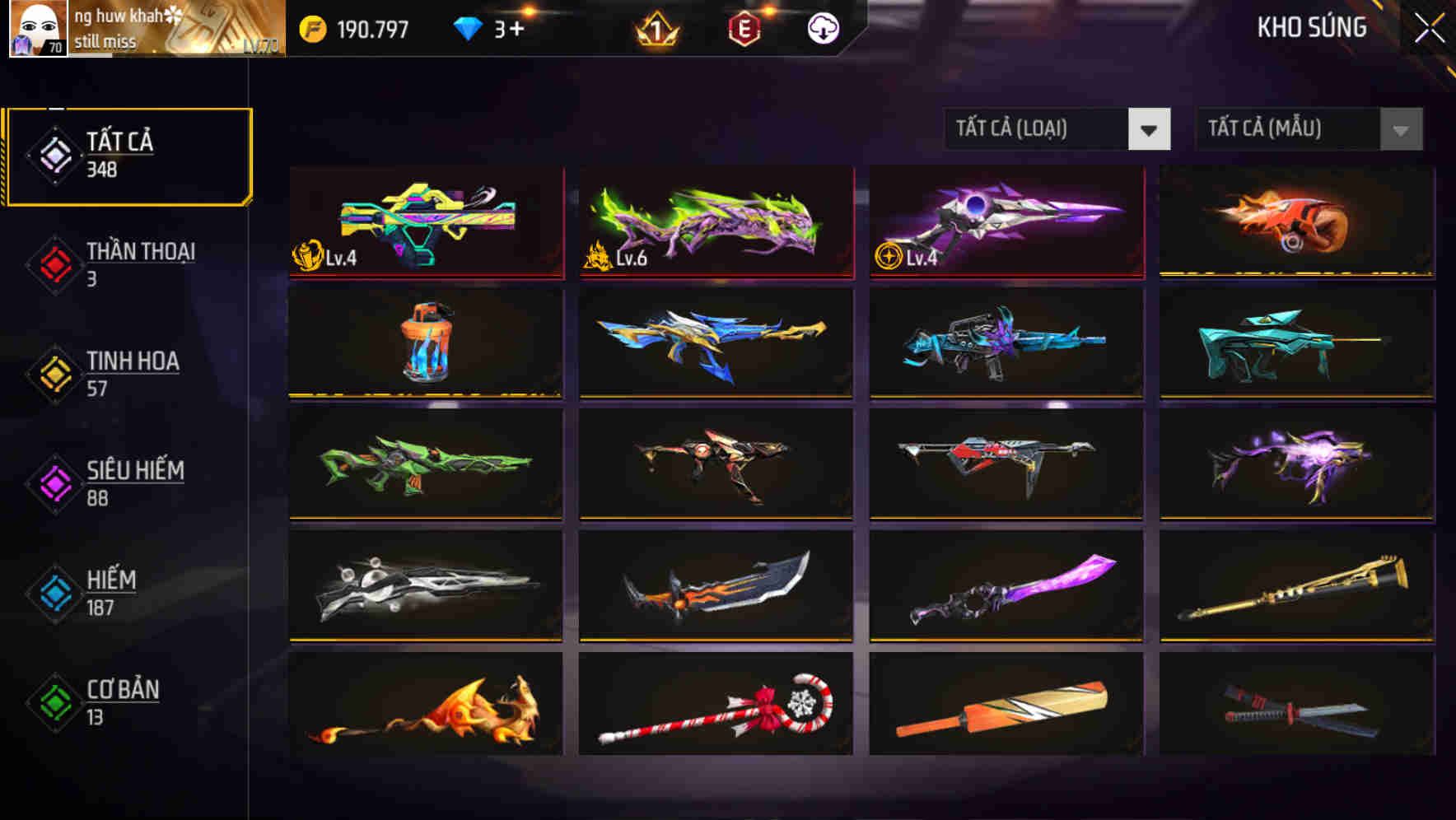
Task: Open the cloud download icon
Action: [822, 27]
